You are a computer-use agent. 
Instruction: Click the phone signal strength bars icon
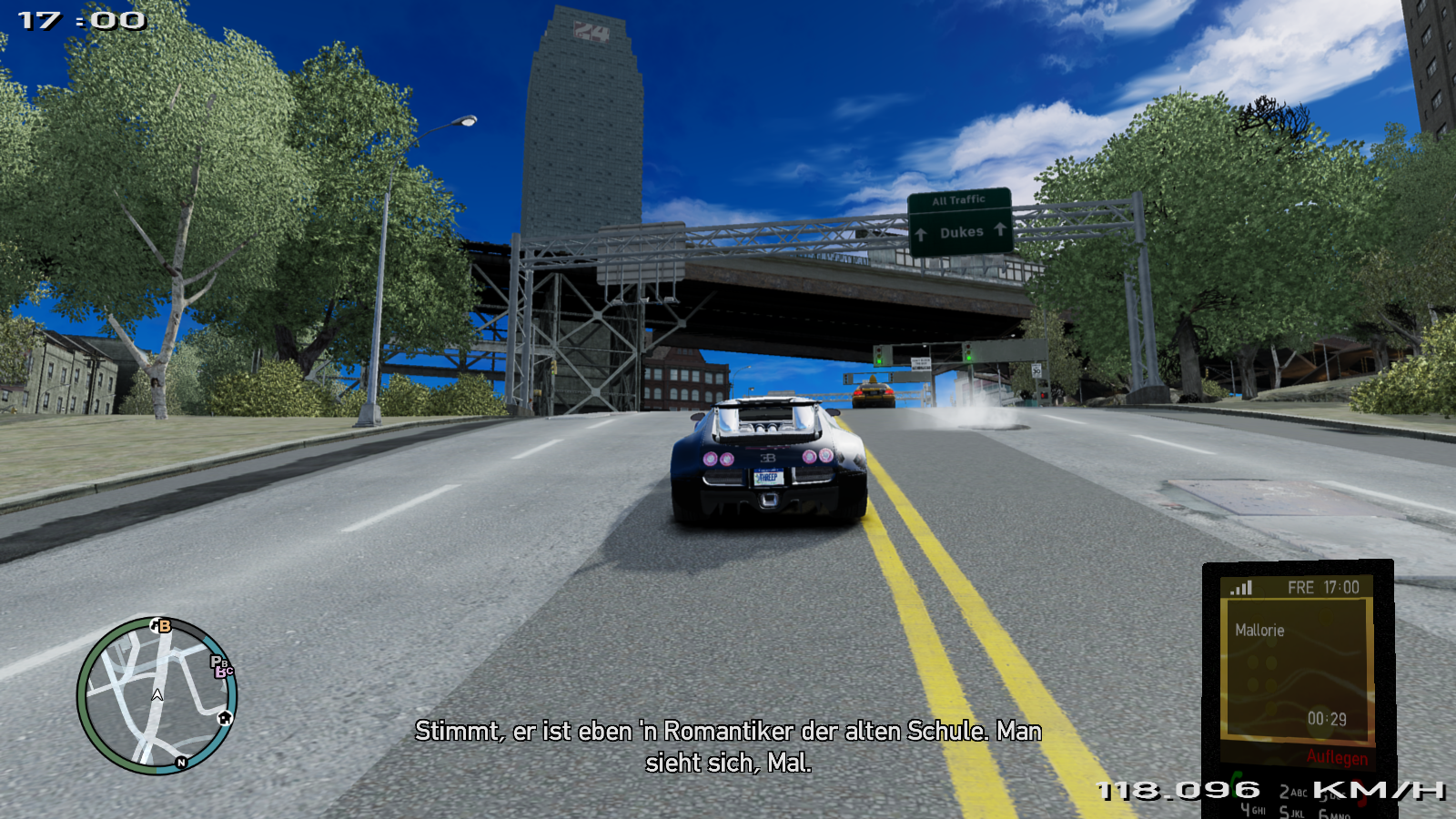1240,587
